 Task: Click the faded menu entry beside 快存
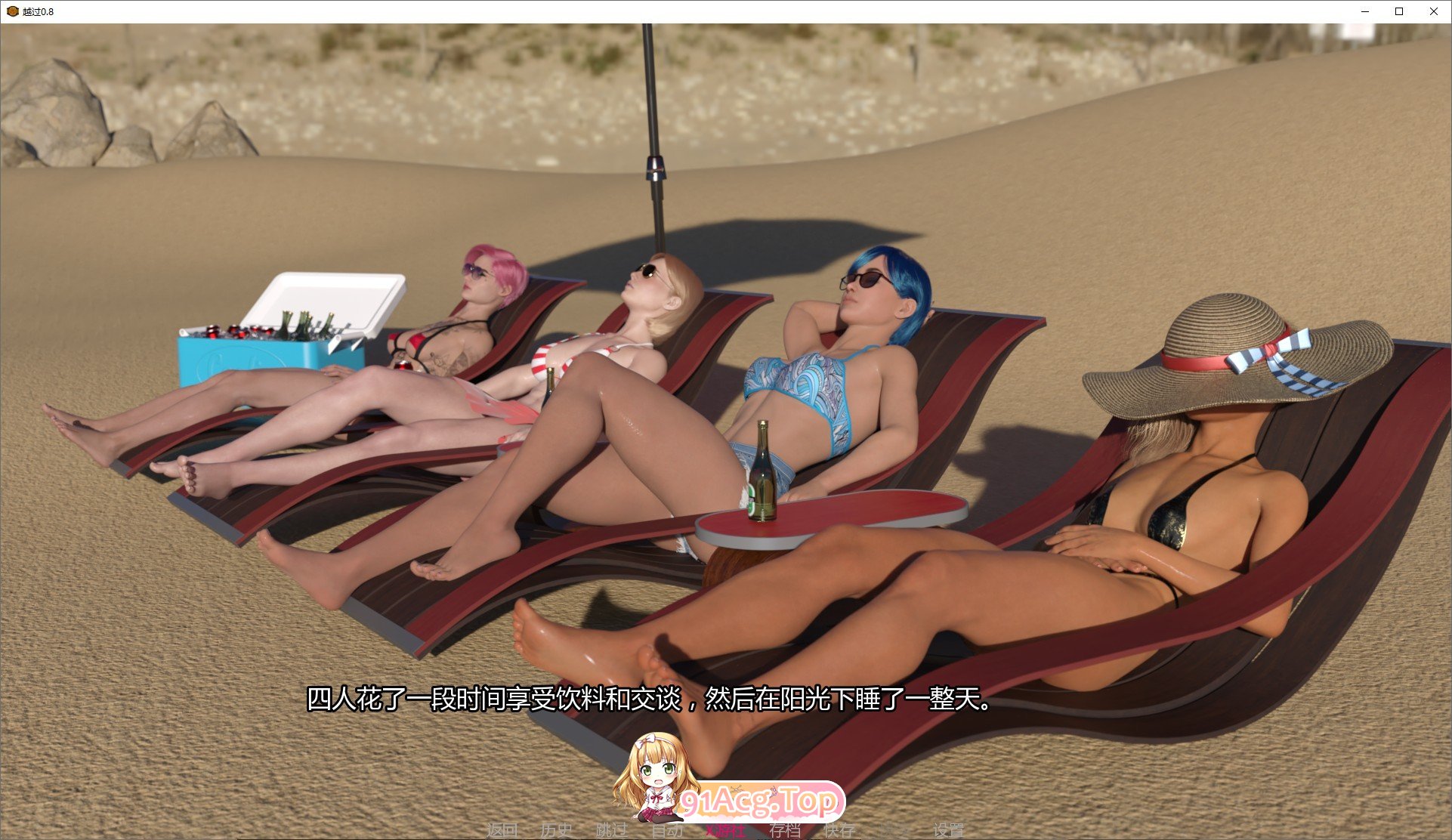point(895,829)
